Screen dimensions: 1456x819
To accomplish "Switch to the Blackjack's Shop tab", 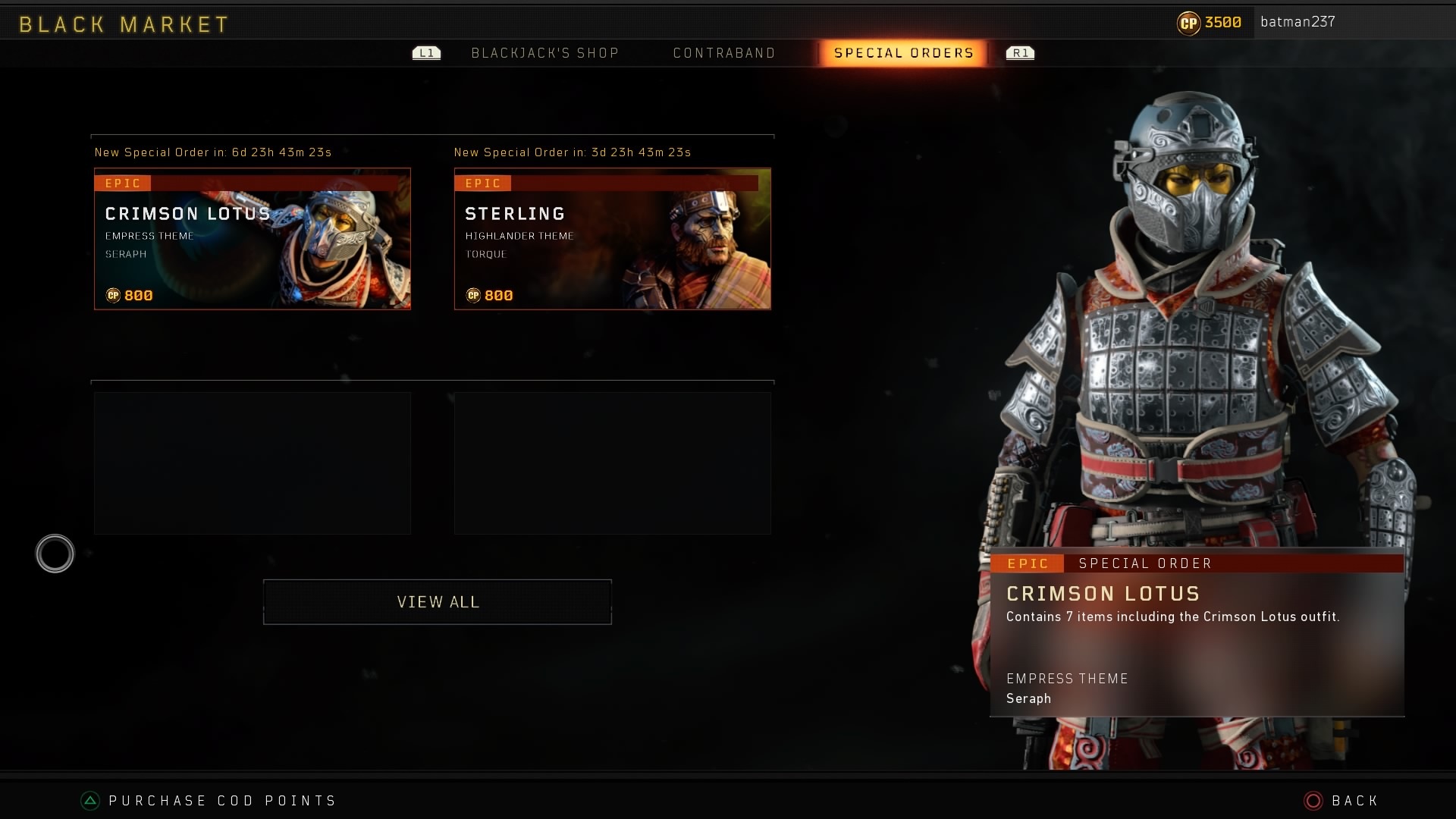I will pos(544,53).
